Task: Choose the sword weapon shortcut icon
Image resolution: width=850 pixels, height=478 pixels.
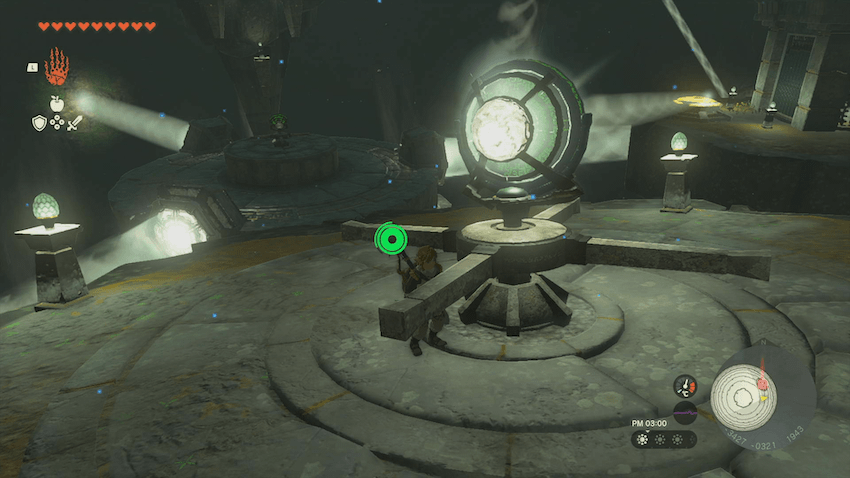Action: tap(74, 122)
